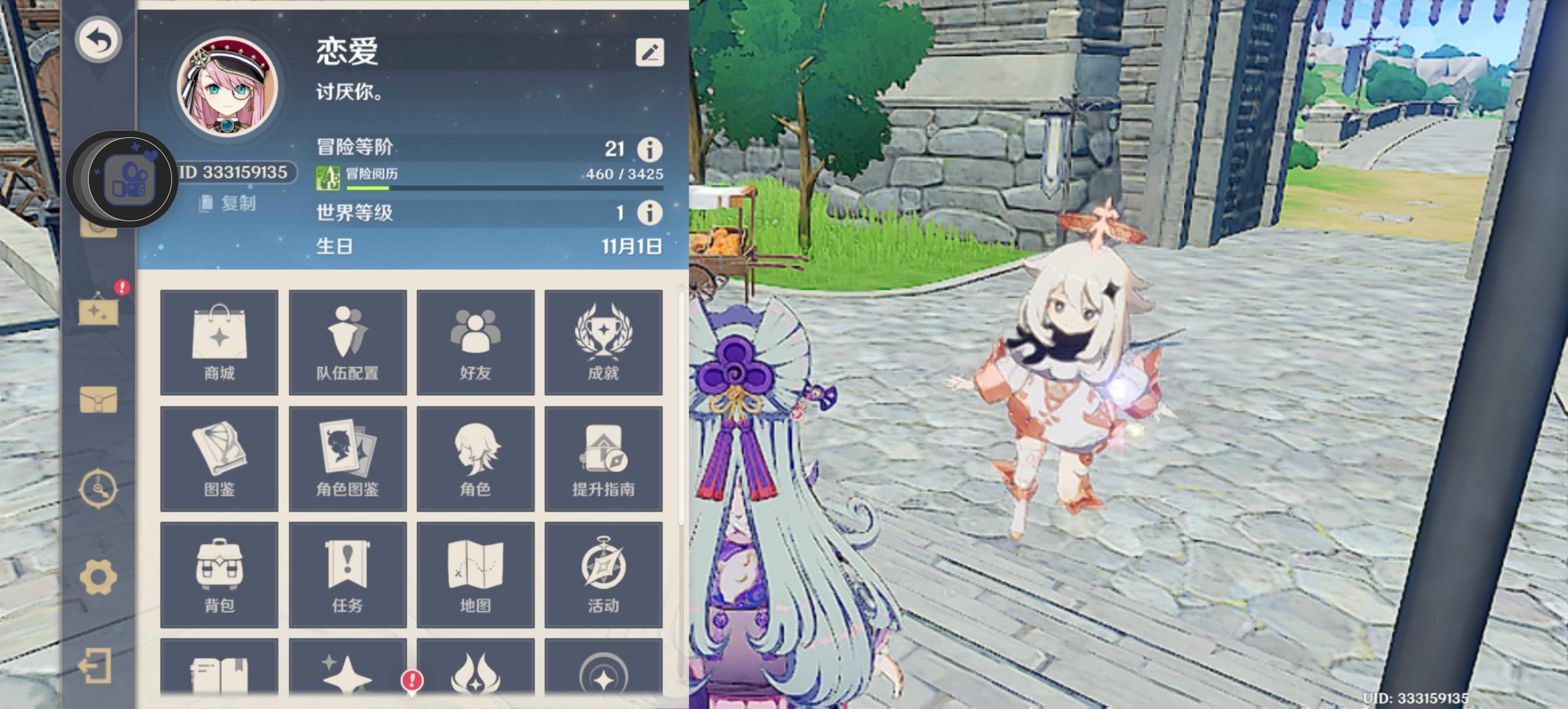Open the 好友 (Friends) list
Screen dimensions: 1568x709
pyautogui.click(x=475, y=343)
